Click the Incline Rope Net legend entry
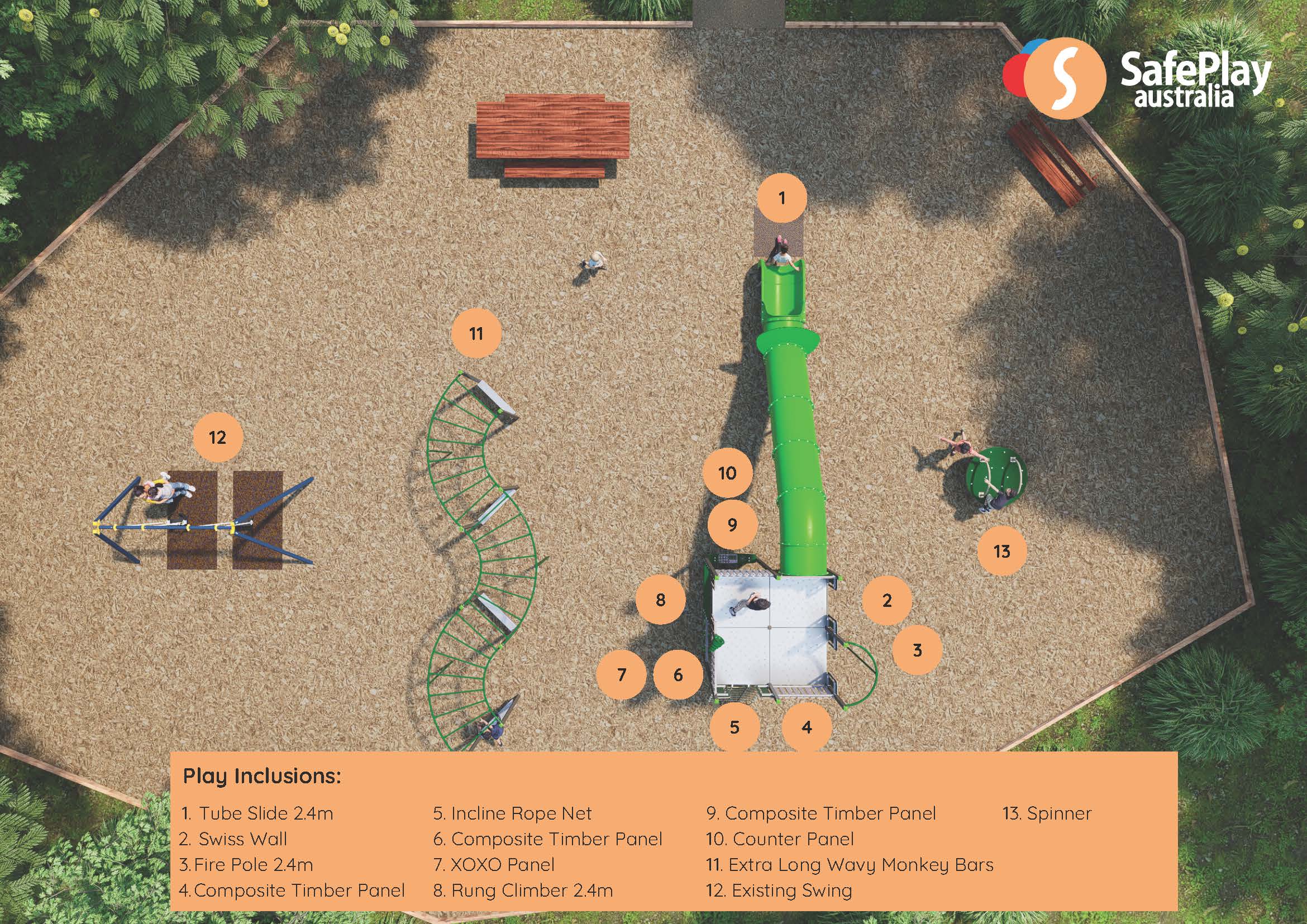Image resolution: width=1307 pixels, height=924 pixels. 512,813
